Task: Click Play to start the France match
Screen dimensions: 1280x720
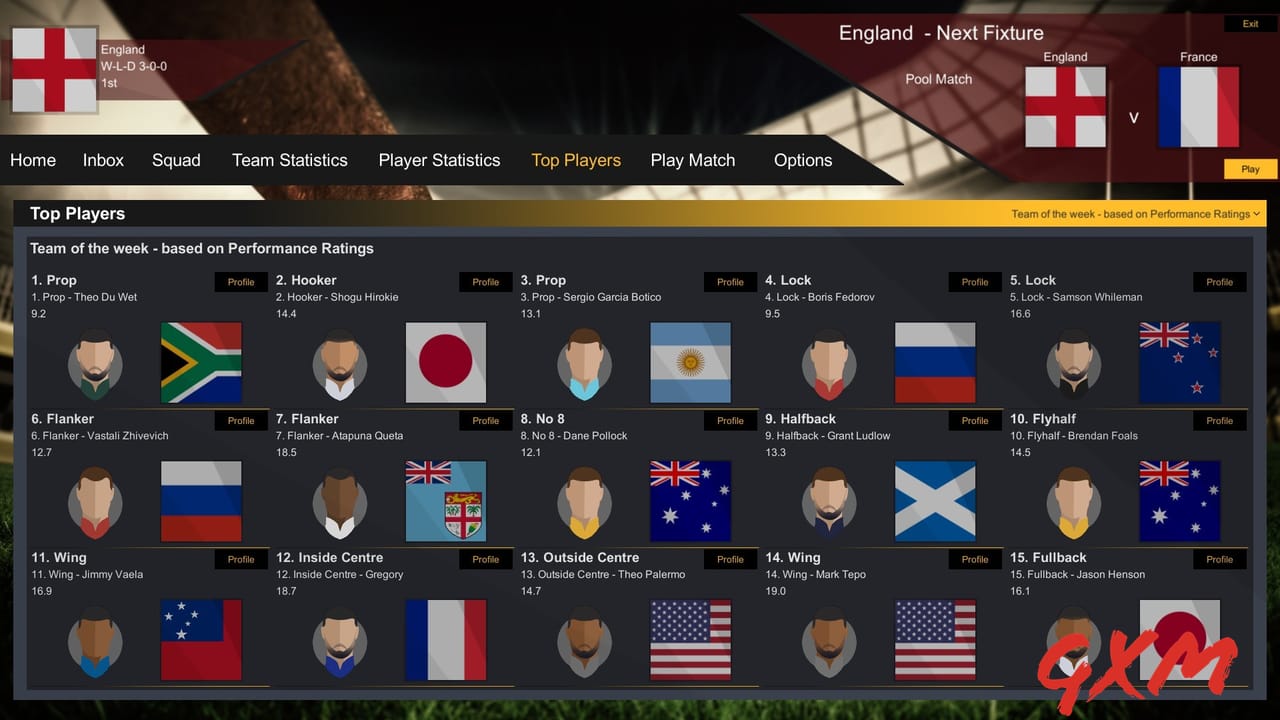Action: (x=1249, y=168)
